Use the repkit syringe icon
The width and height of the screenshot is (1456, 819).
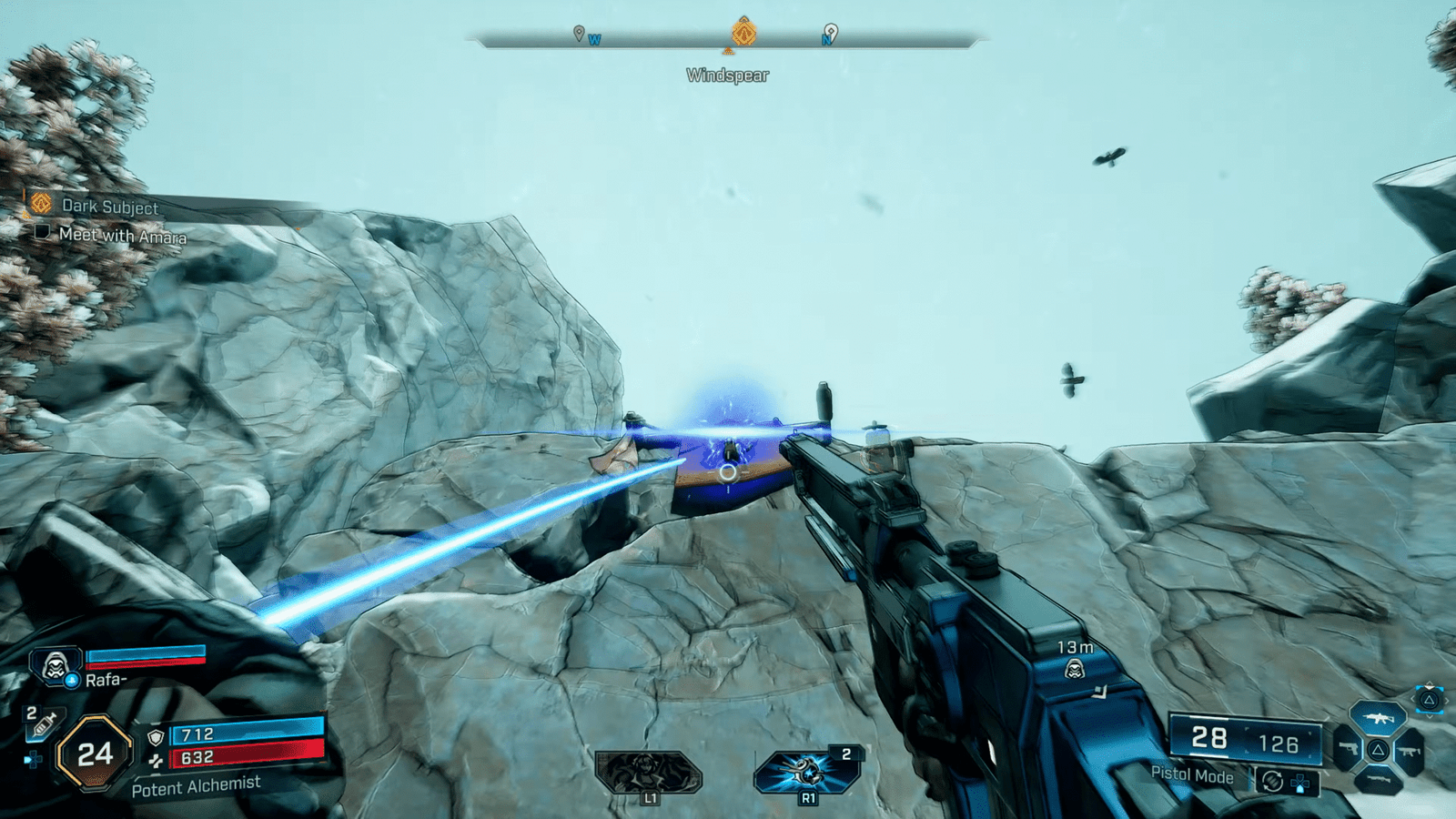point(43,725)
